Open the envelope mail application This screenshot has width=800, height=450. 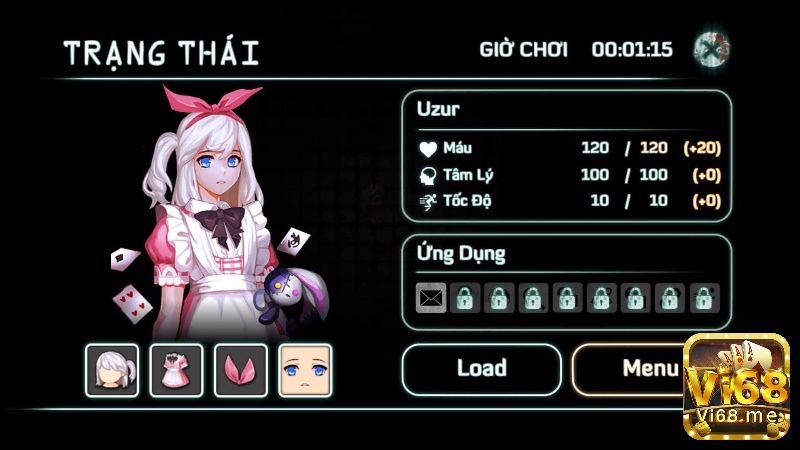point(431,297)
